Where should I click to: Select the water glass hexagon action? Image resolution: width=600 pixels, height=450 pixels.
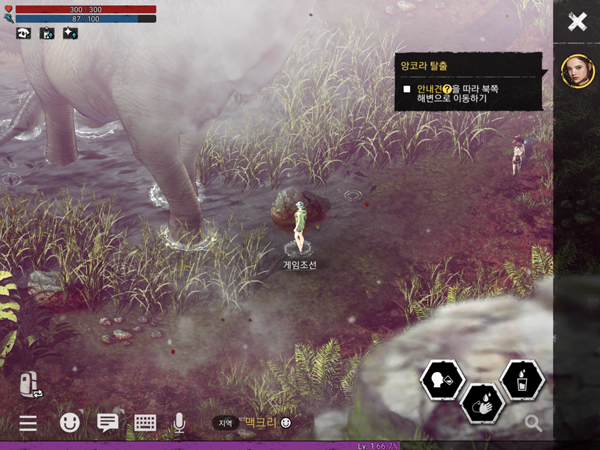[x=521, y=380]
